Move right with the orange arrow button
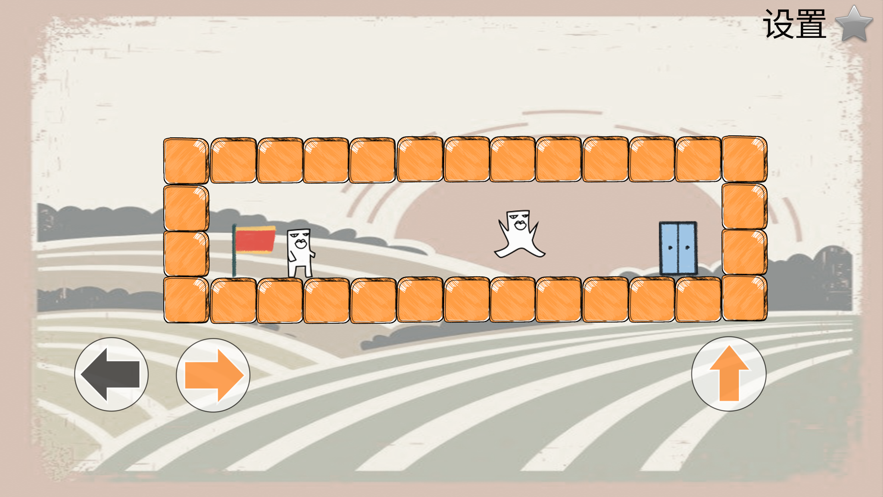The image size is (883, 497). [x=213, y=375]
